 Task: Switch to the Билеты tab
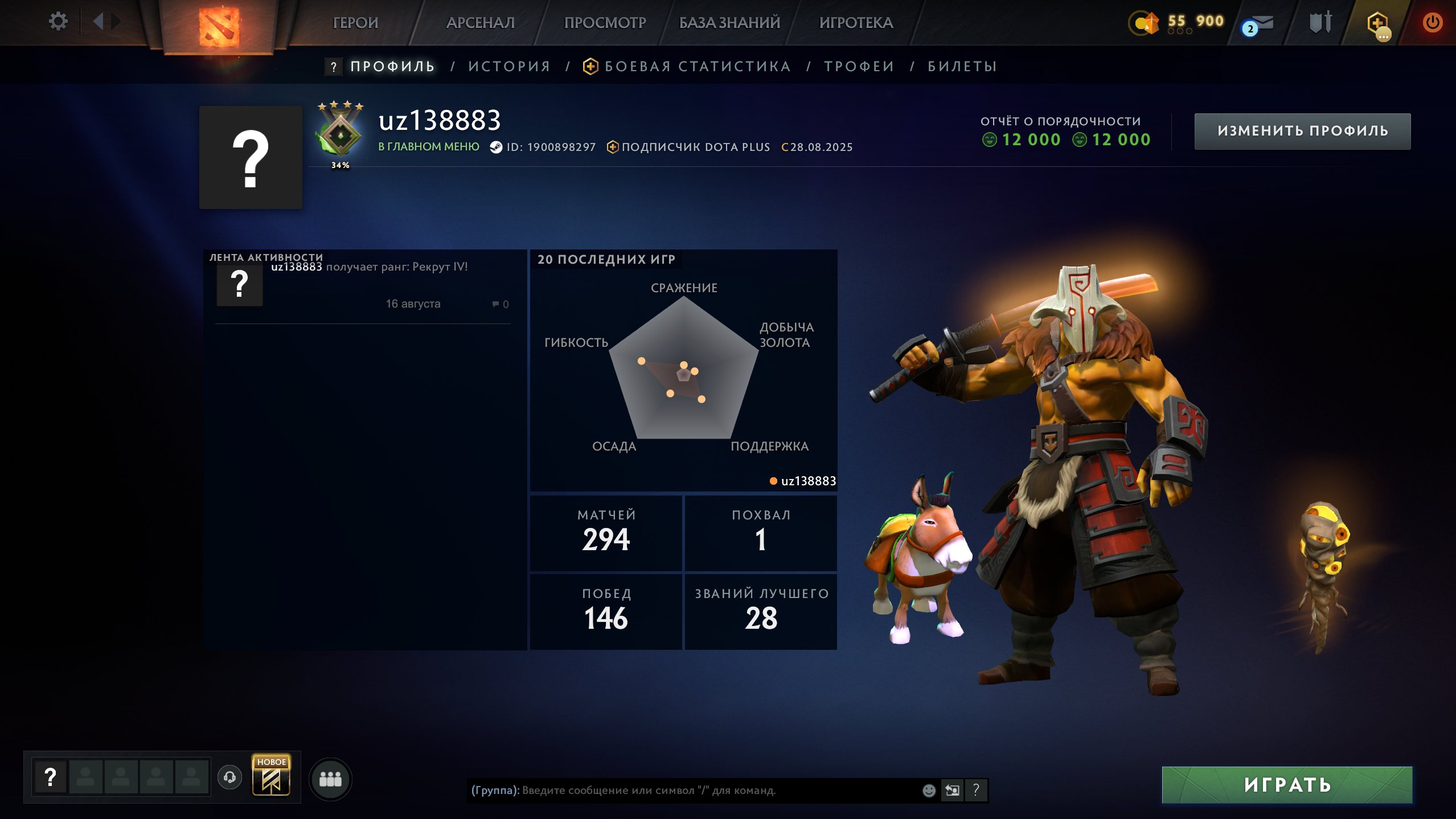(962, 67)
